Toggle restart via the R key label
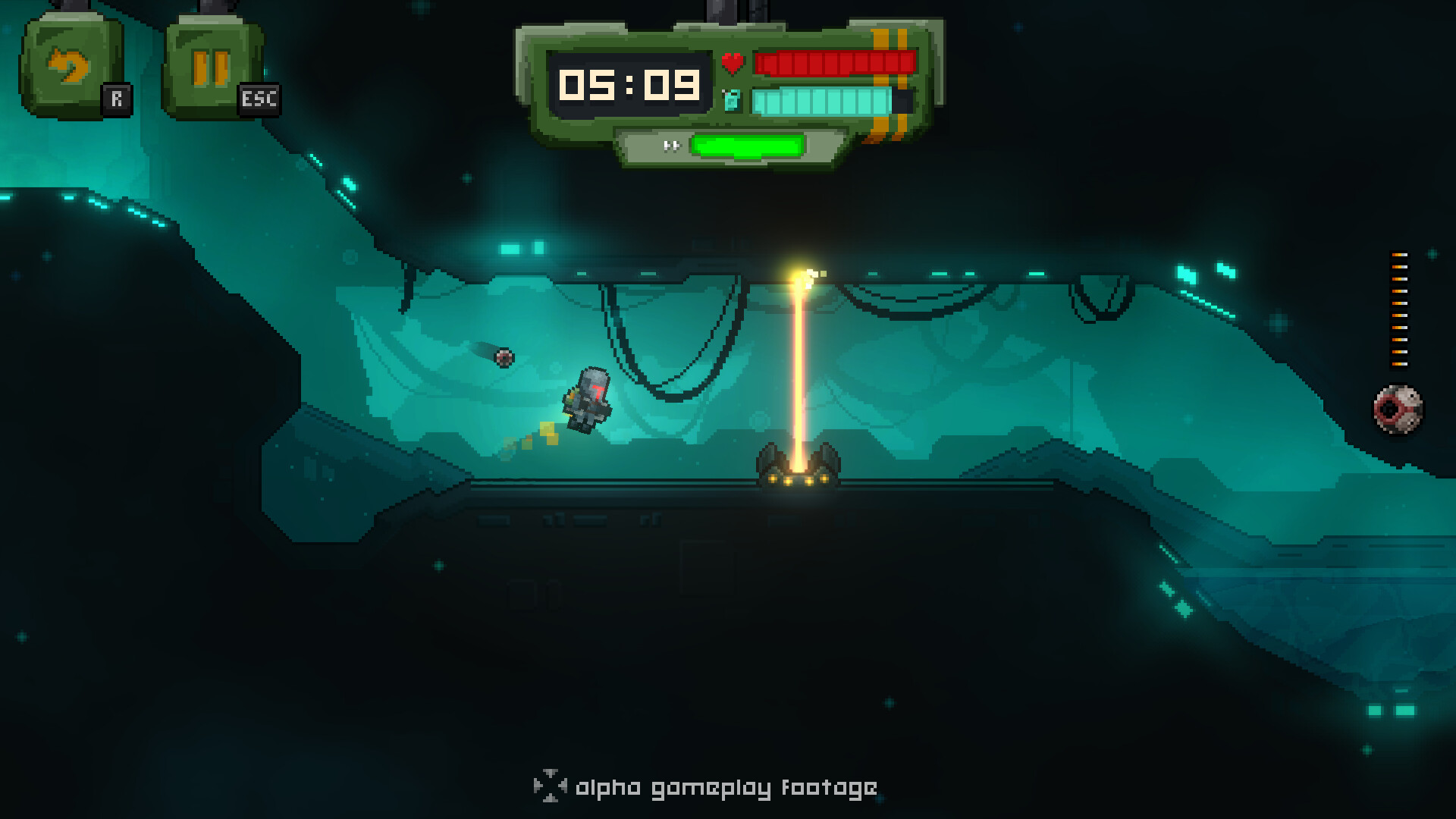This screenshot has height=819, width=1456. click(x=118, y=97)
